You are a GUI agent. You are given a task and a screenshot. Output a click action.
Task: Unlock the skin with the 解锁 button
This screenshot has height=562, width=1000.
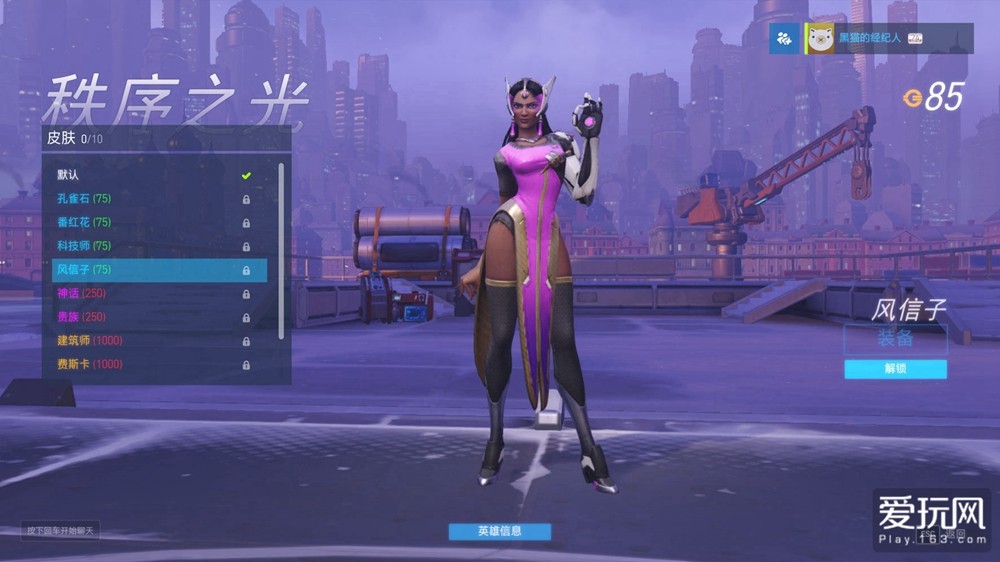[895, 369]
